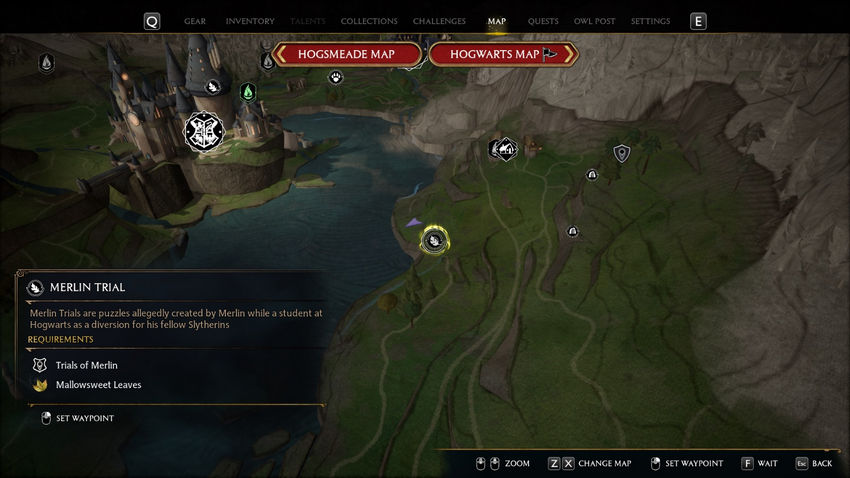The image size is (850, 478).
Task: Select the Hogwarts crest map marker
Action: [x=204, y=131]
